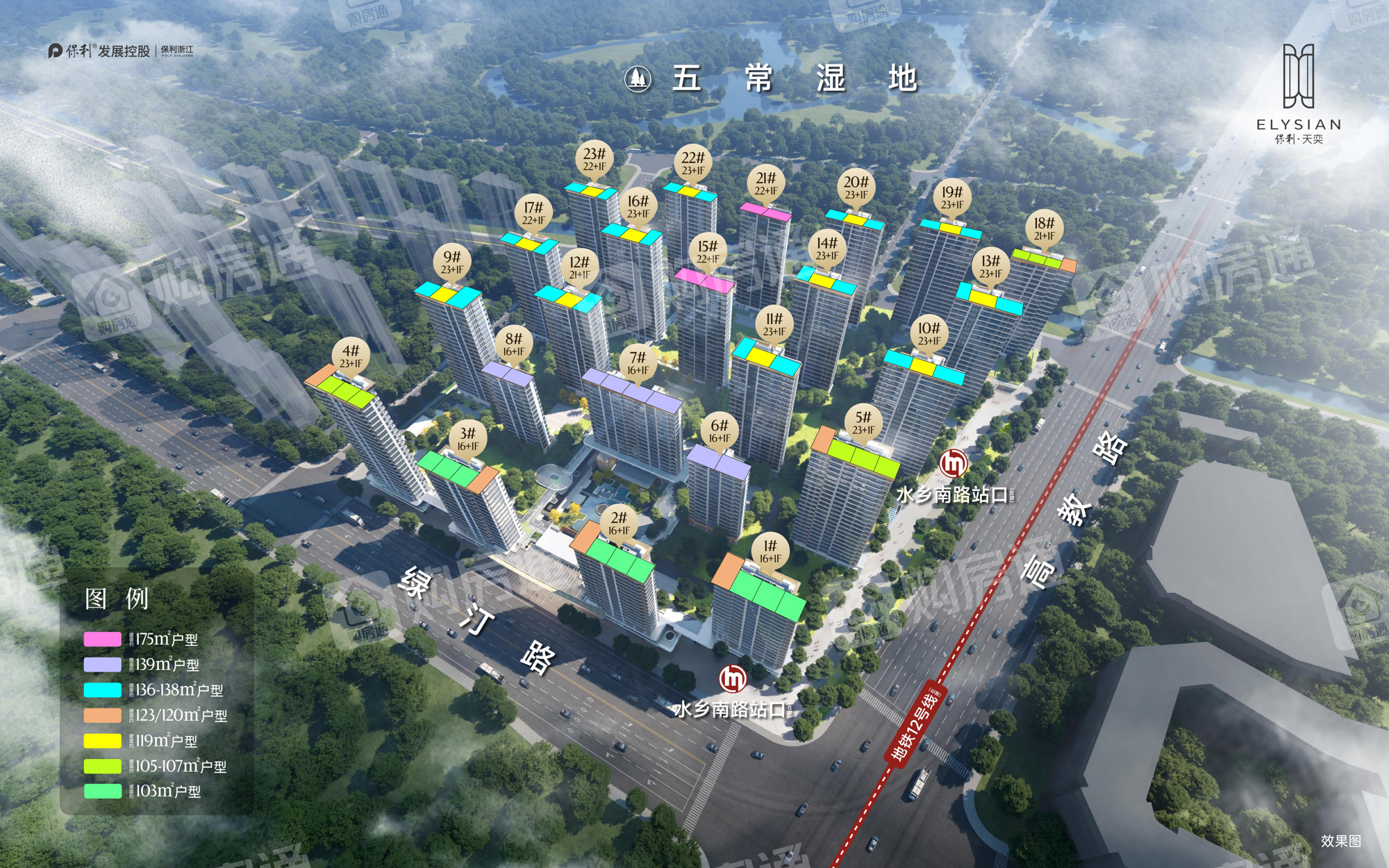Viewport: 1389px width, 868px height.
Task: Choose the 4# tower marker
Action: (x=351, y=356)
